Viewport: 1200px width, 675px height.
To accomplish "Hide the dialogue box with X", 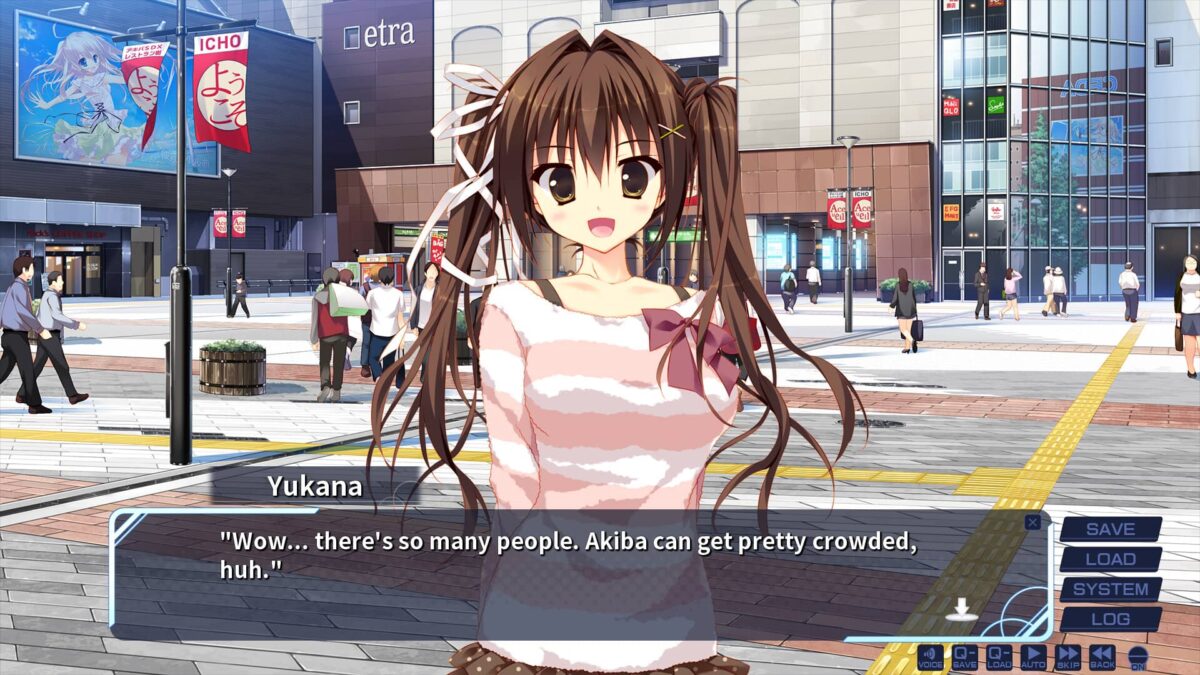I will click(1032, 521).
